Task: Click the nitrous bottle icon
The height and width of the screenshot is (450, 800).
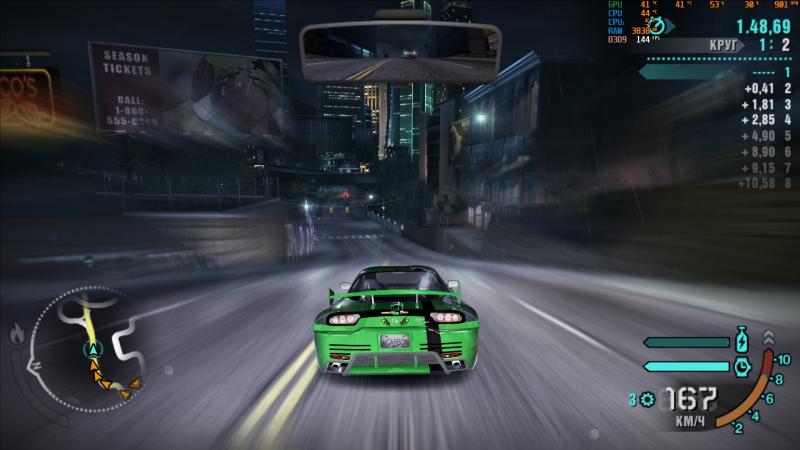Action: [741, 340]
